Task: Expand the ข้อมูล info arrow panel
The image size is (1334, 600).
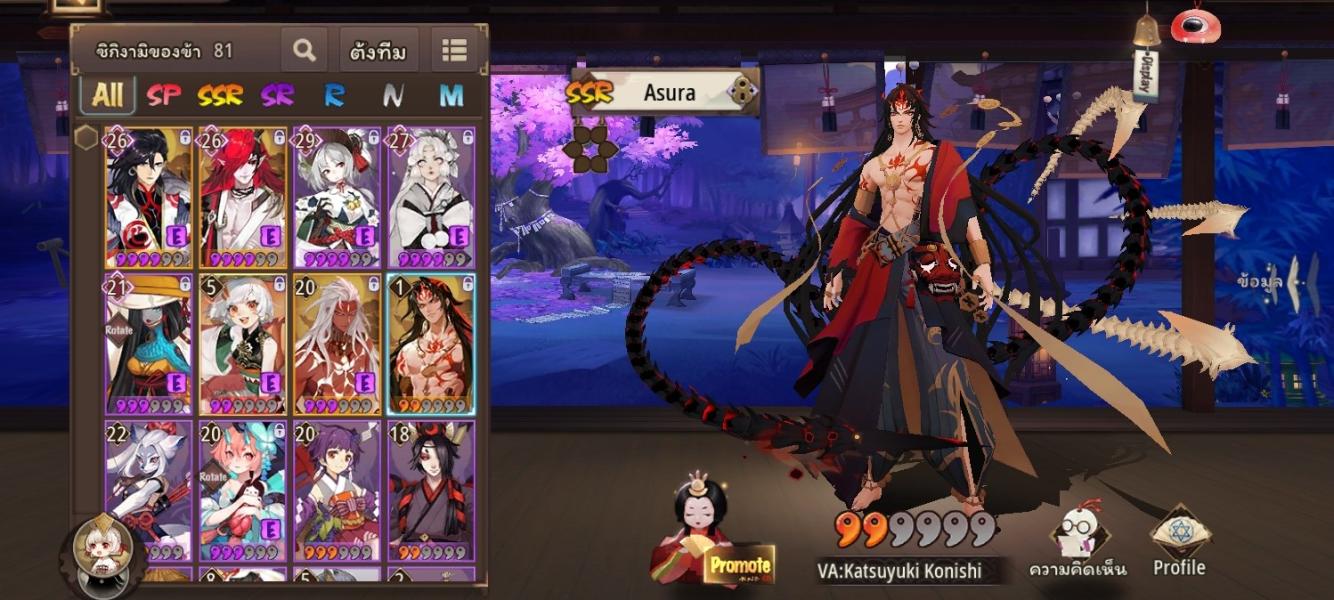Action: pyautogui.click(x=1291, y=283)
